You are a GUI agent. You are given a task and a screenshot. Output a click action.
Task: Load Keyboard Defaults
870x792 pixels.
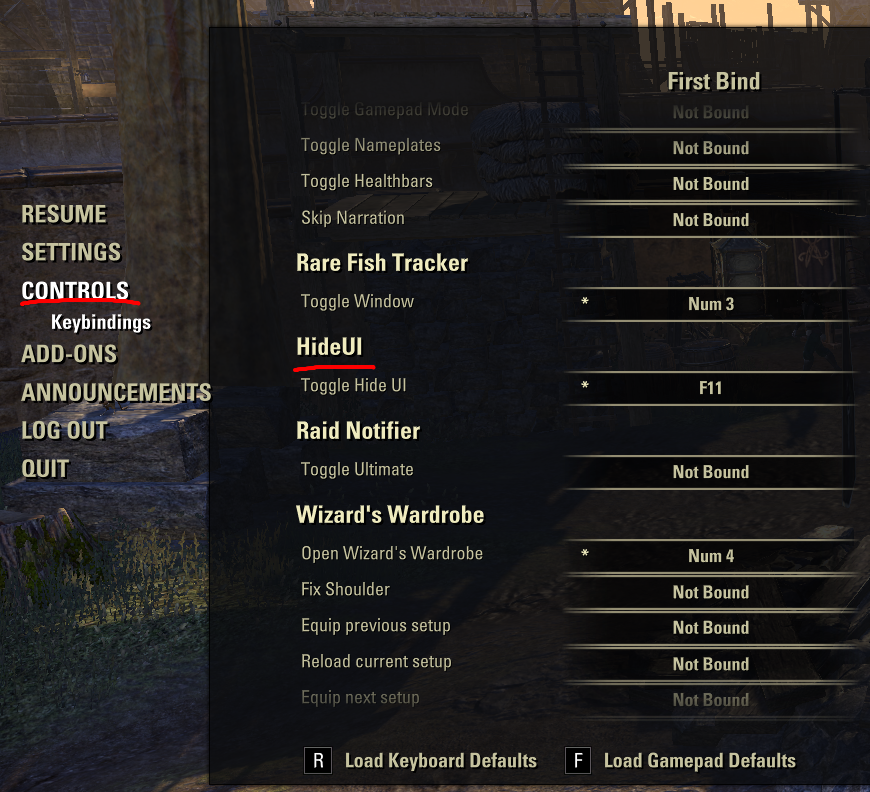click(x=440, y=761)
